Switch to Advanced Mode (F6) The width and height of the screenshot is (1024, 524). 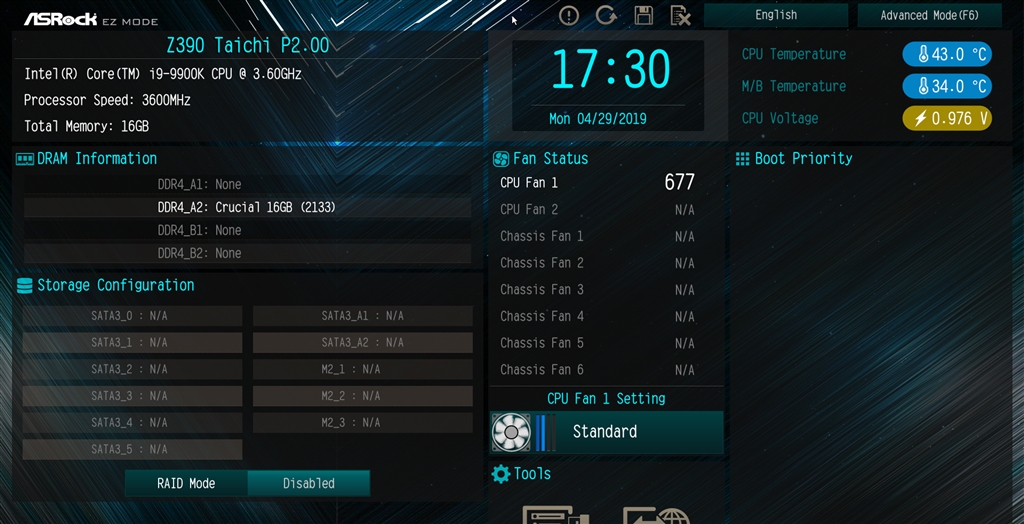[929, 15]
